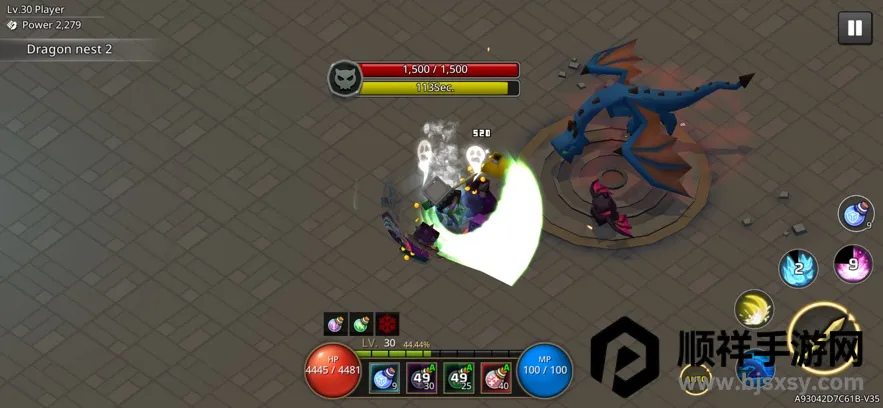883x408 pixels.
Task: Pause the game with the pause button
Action: pyautogui.click(x=854, y=28)
